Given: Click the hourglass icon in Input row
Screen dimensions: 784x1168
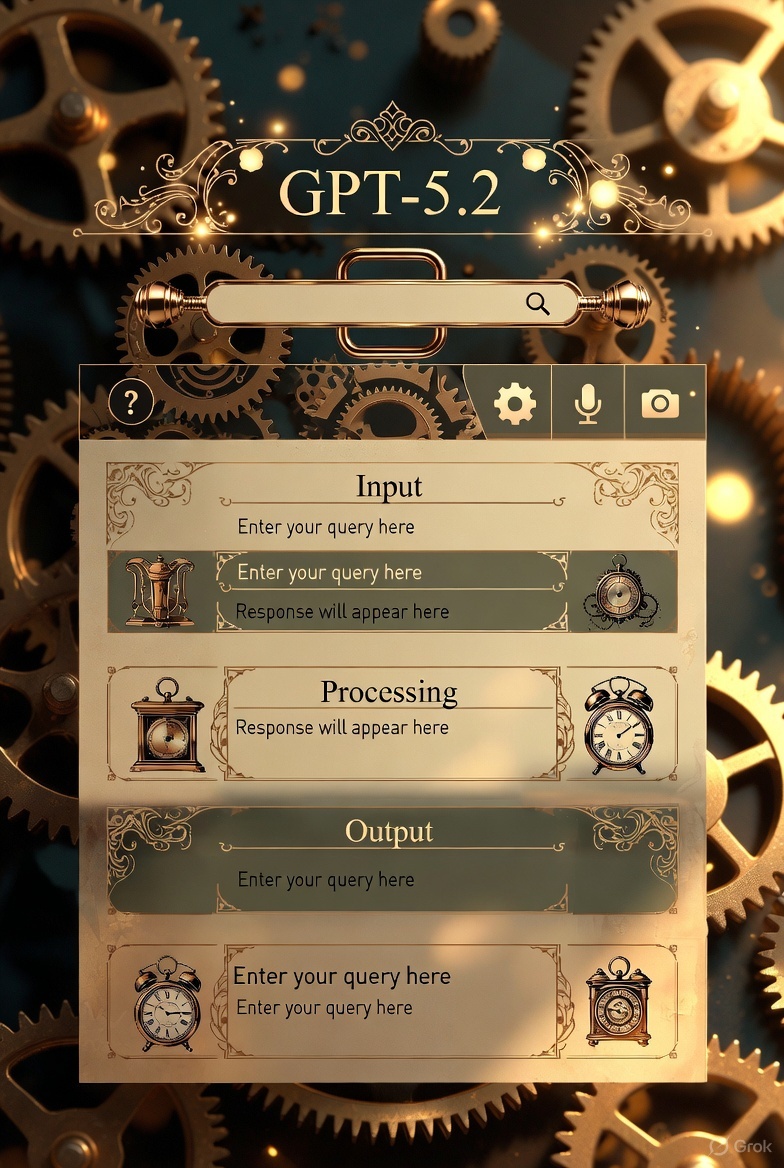Looking at the screenshot, I should 160,592.
